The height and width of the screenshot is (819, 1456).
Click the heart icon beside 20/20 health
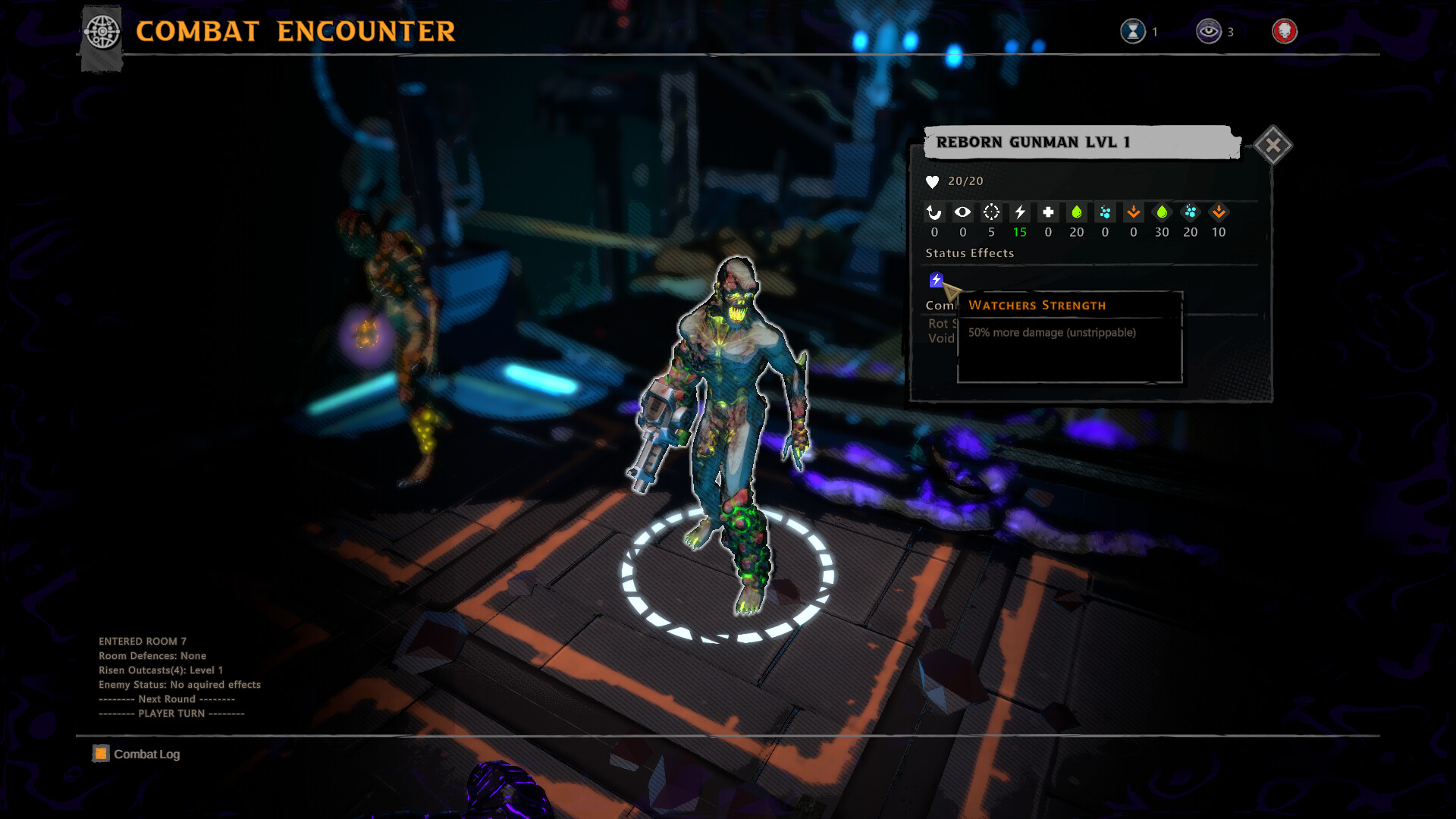coord(931,181)
